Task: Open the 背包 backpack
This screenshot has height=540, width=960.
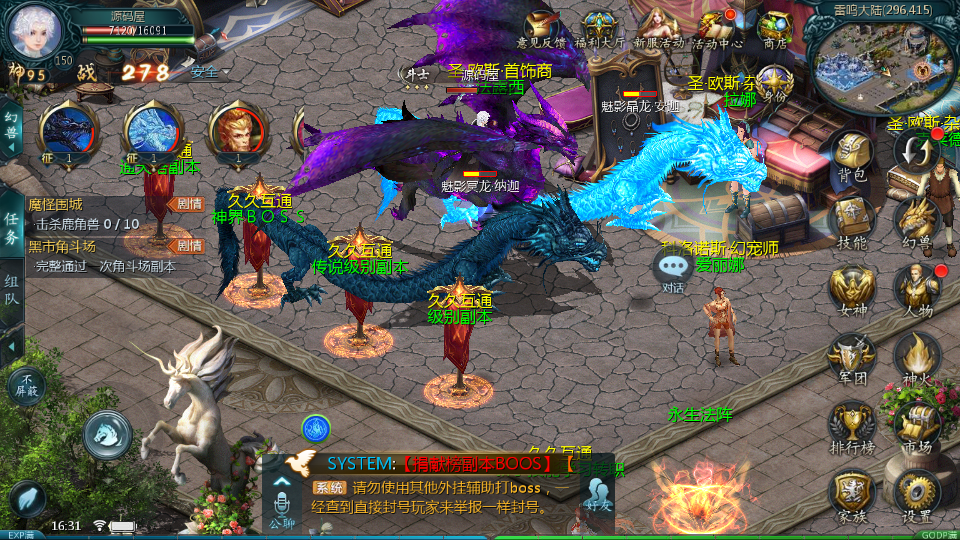Action: pos(852,155)
